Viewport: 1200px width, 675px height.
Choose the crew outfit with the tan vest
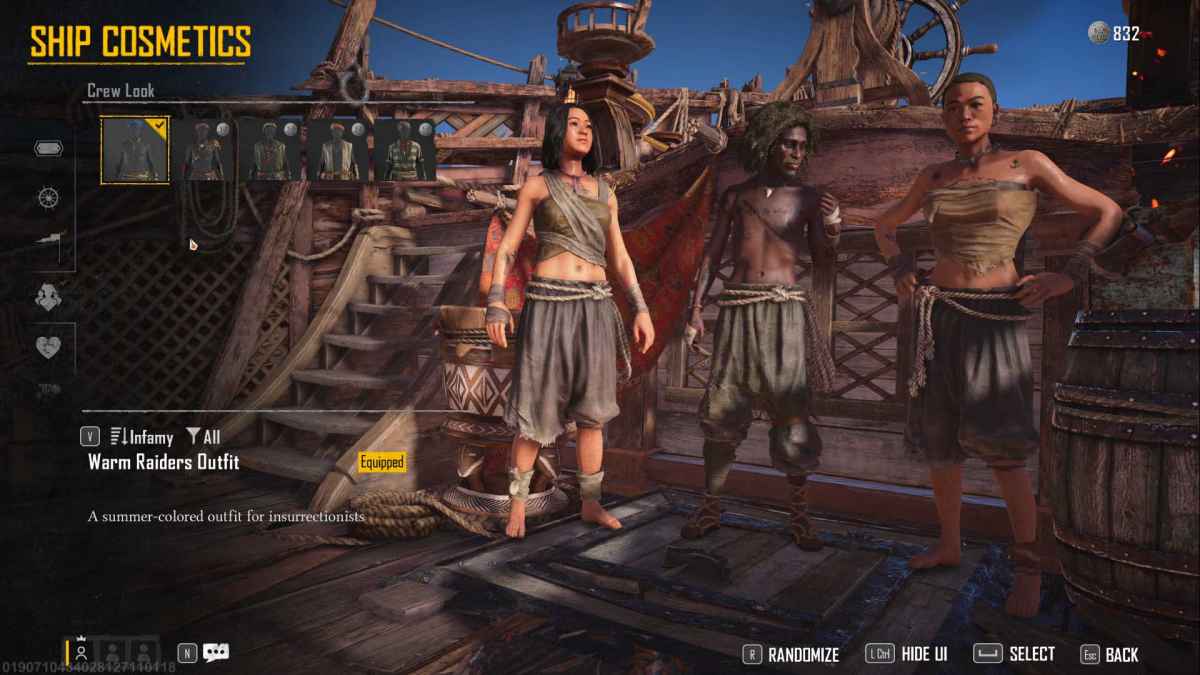[338, 150]
